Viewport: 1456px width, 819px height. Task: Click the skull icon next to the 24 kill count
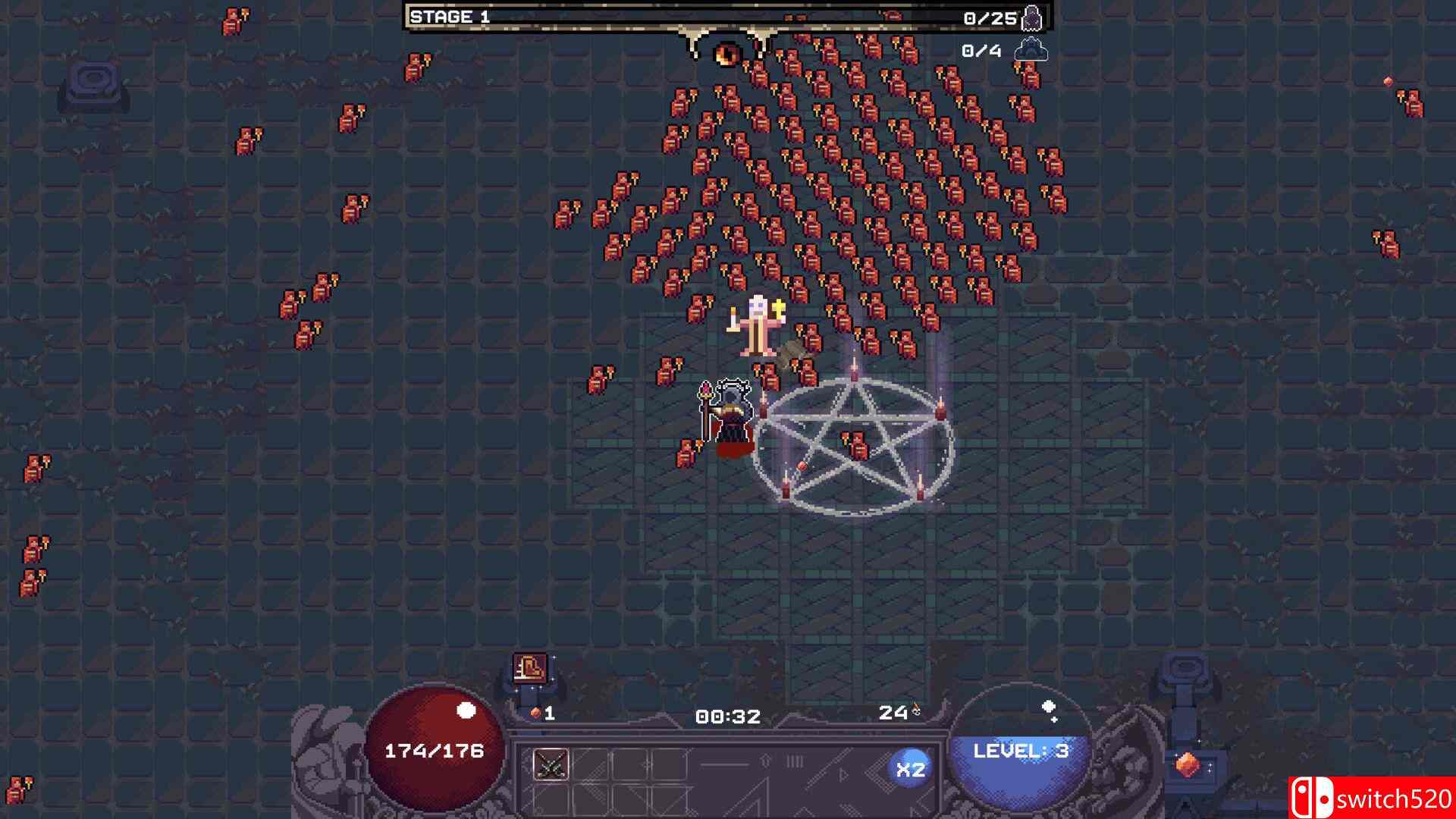pos(915,713)
